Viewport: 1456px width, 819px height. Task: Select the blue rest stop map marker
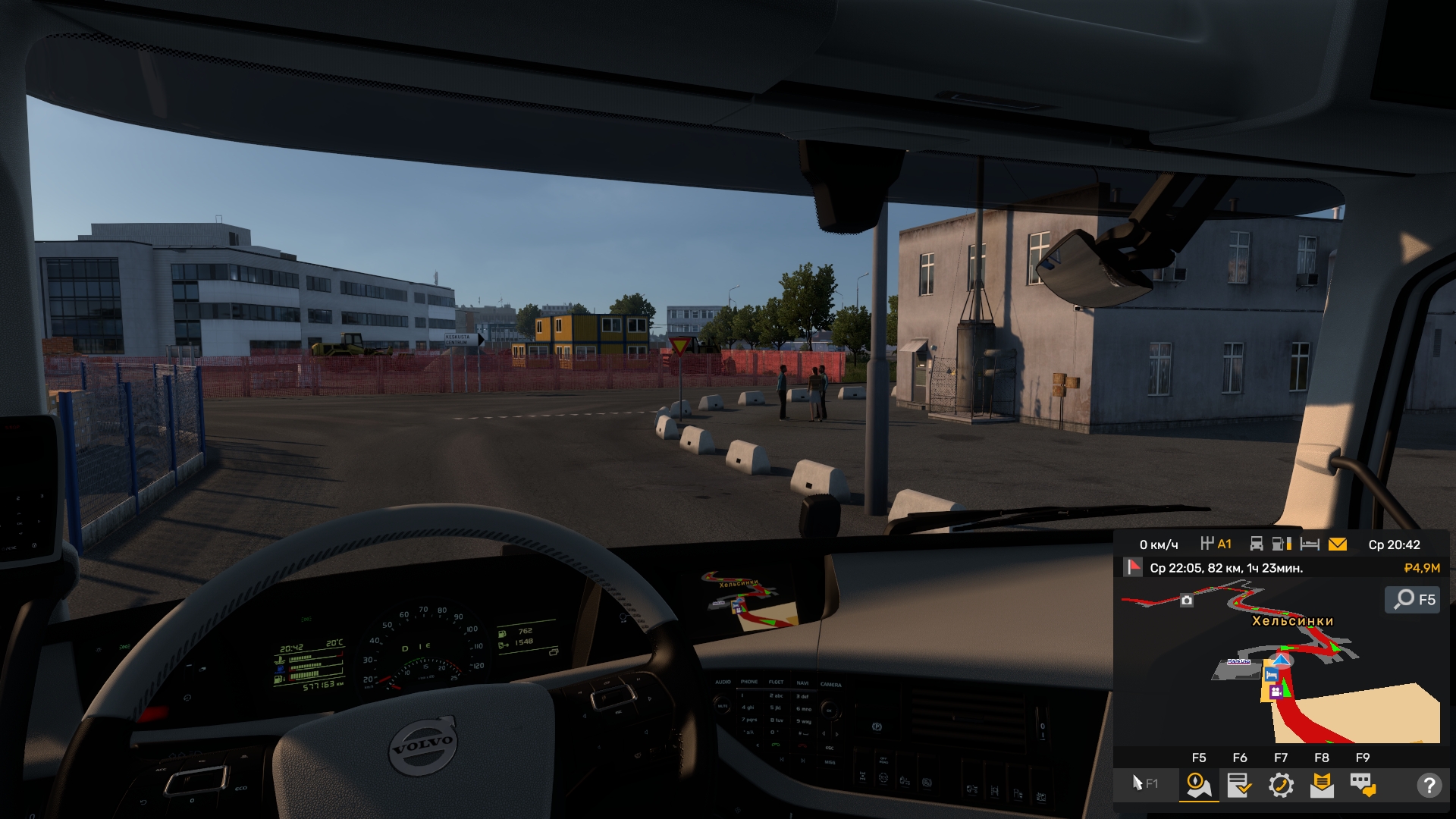[x=1271, y=674]
